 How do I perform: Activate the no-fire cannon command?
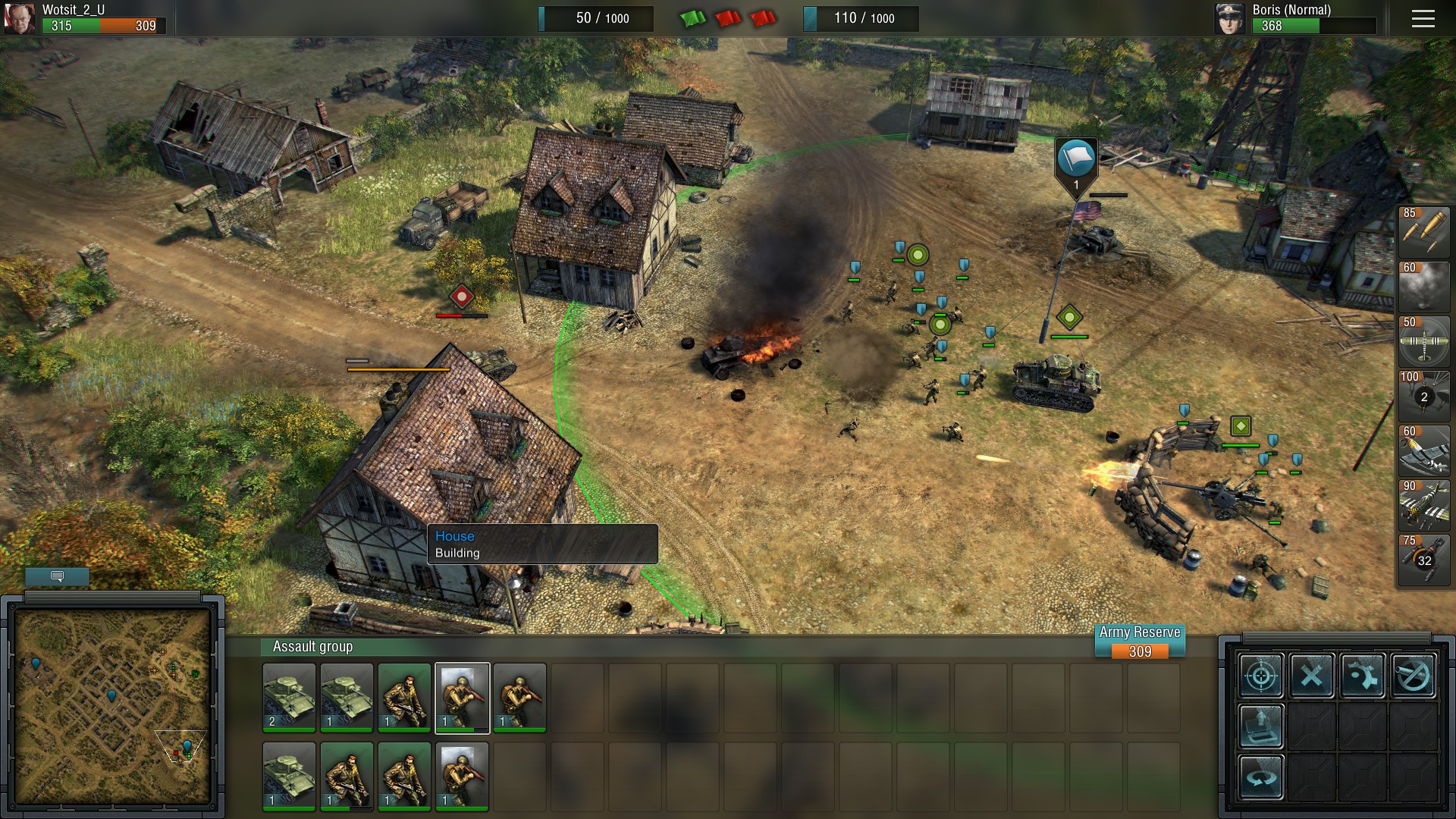coord(1414,675)
